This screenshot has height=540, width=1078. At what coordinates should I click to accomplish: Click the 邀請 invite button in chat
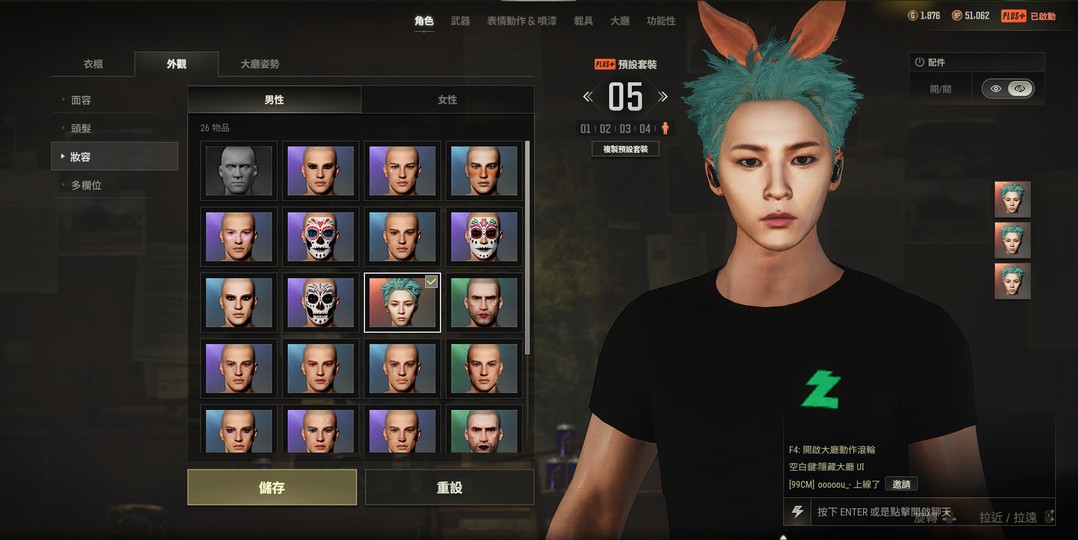(x=901, y=484)
